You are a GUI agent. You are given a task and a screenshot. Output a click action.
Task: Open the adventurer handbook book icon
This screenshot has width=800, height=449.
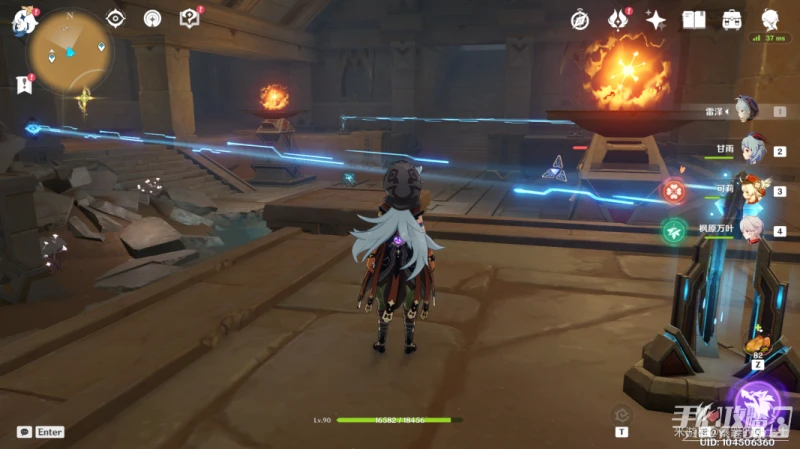[694, 19]
